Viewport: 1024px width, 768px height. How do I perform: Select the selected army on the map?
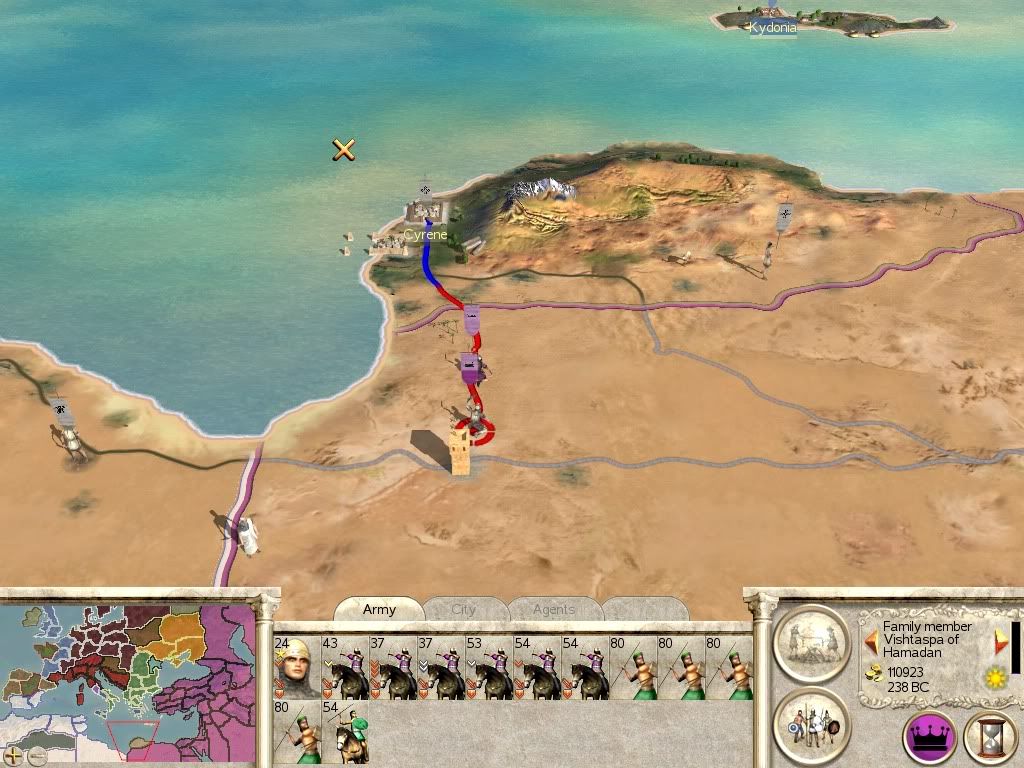point(476,418)
